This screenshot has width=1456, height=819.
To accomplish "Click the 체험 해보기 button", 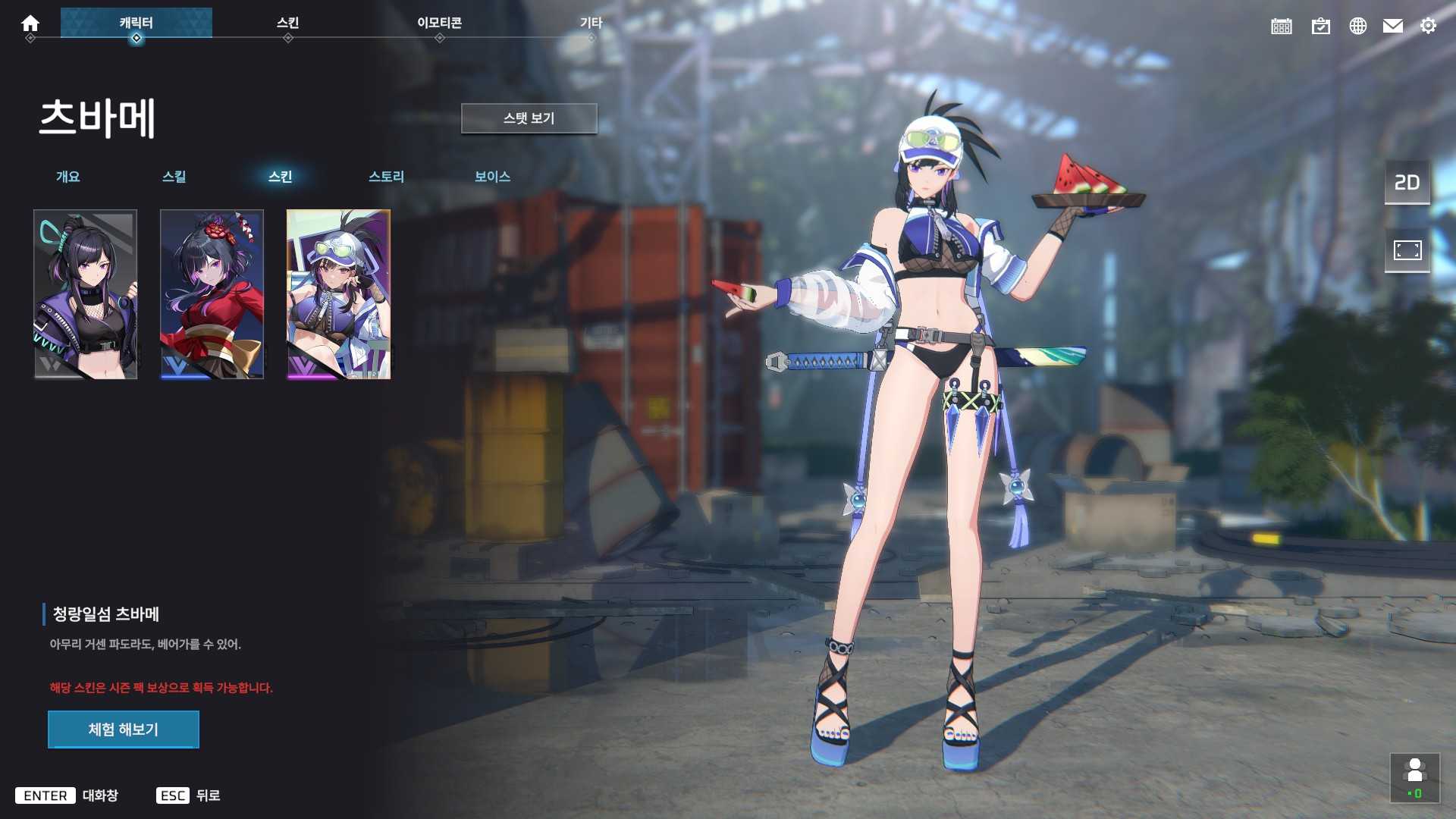I will point(123,729).
